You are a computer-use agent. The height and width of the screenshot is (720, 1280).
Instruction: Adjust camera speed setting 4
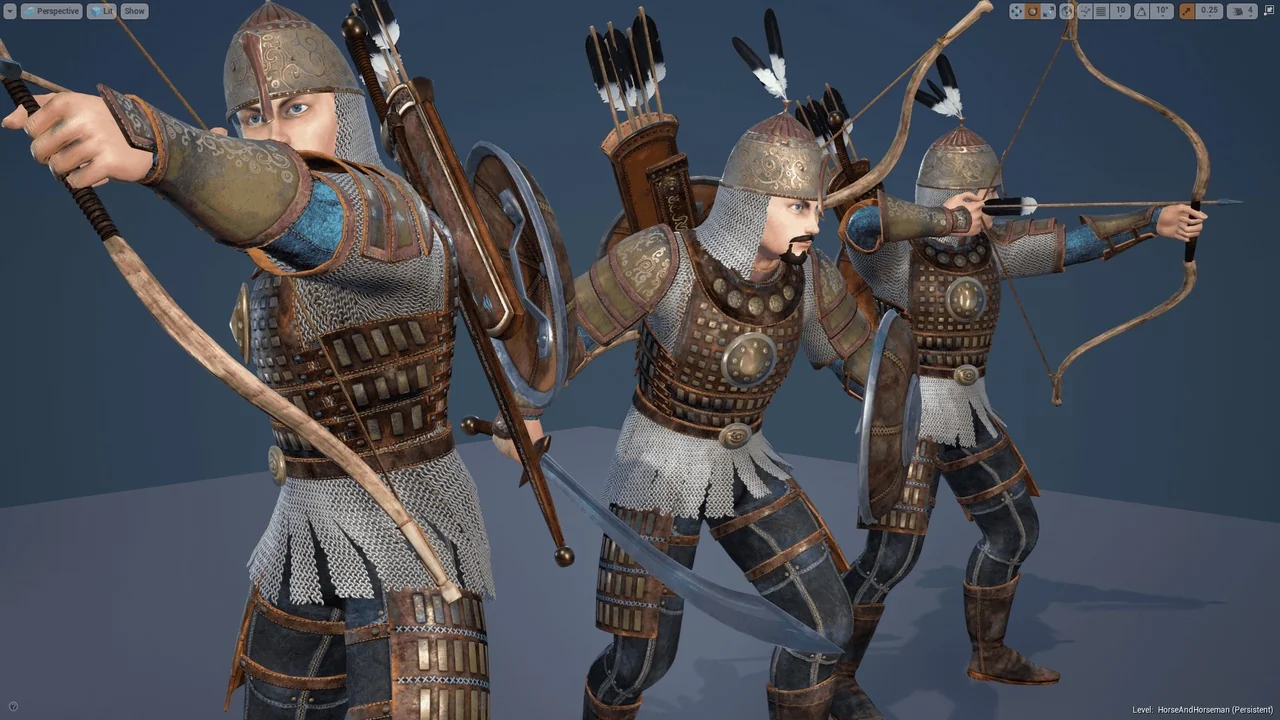pyautogui.click(x=1242, y=11)
